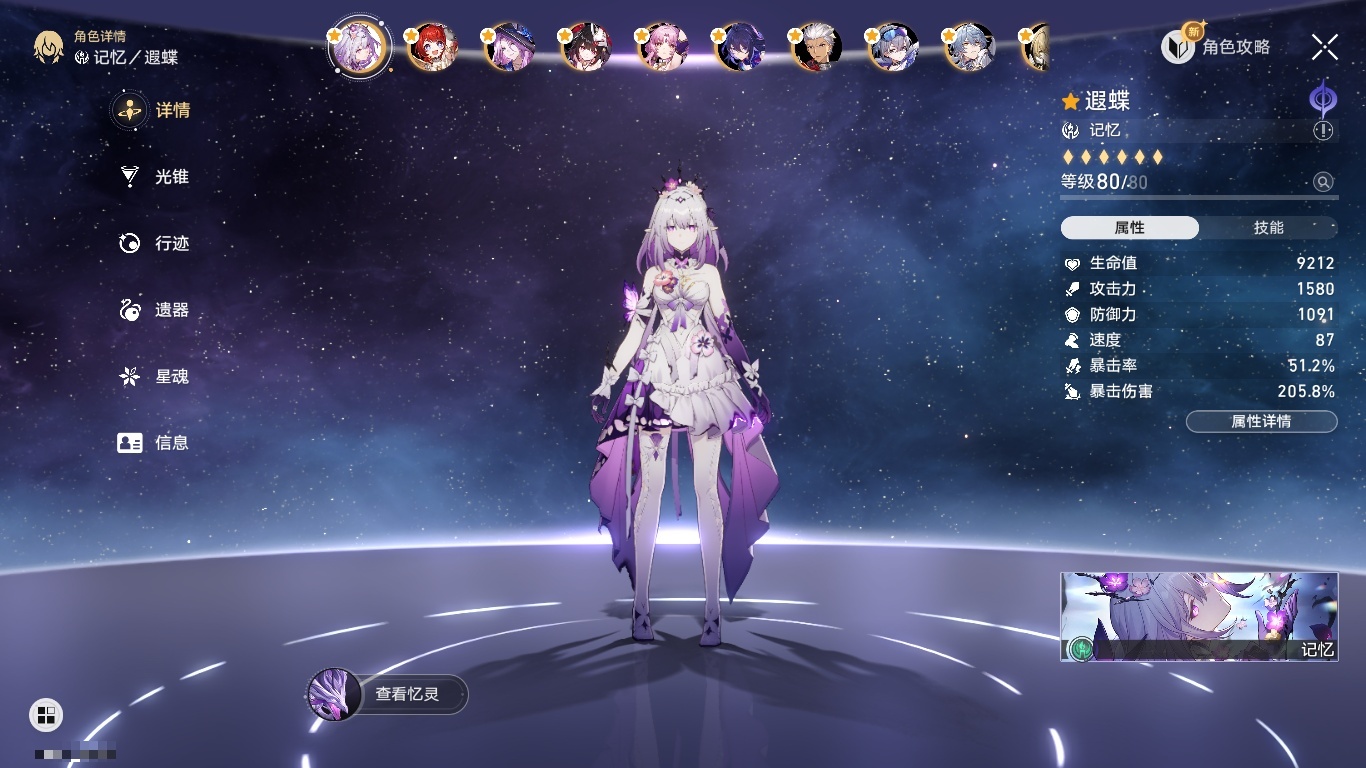The image size is (1366, 768).
Task: Open the four-square grid menu icon
Action: coord(46,714)
